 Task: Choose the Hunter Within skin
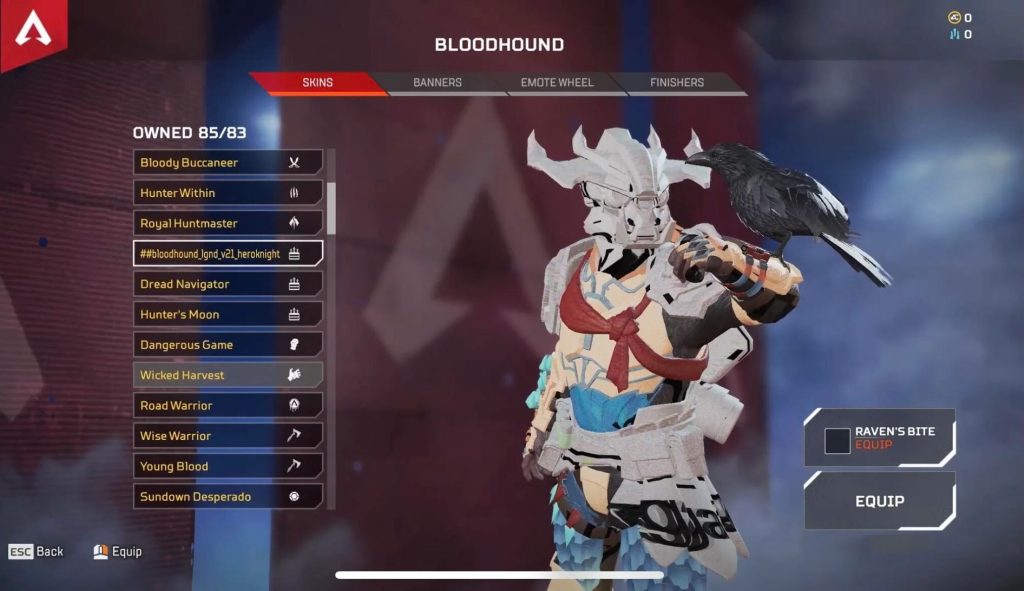[x=228, y=193]
